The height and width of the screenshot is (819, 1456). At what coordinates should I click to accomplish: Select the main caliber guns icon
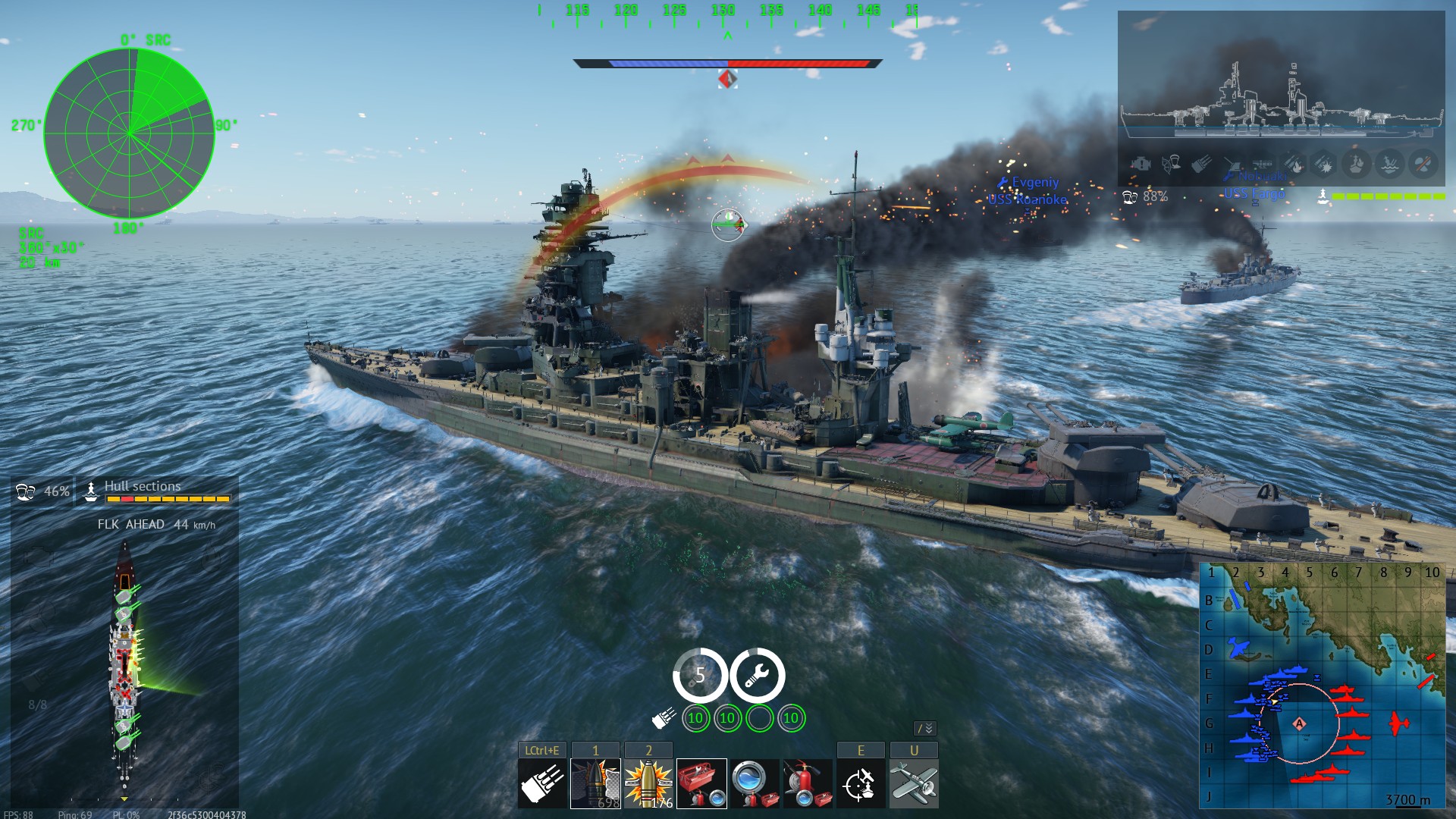pos(542,783)
